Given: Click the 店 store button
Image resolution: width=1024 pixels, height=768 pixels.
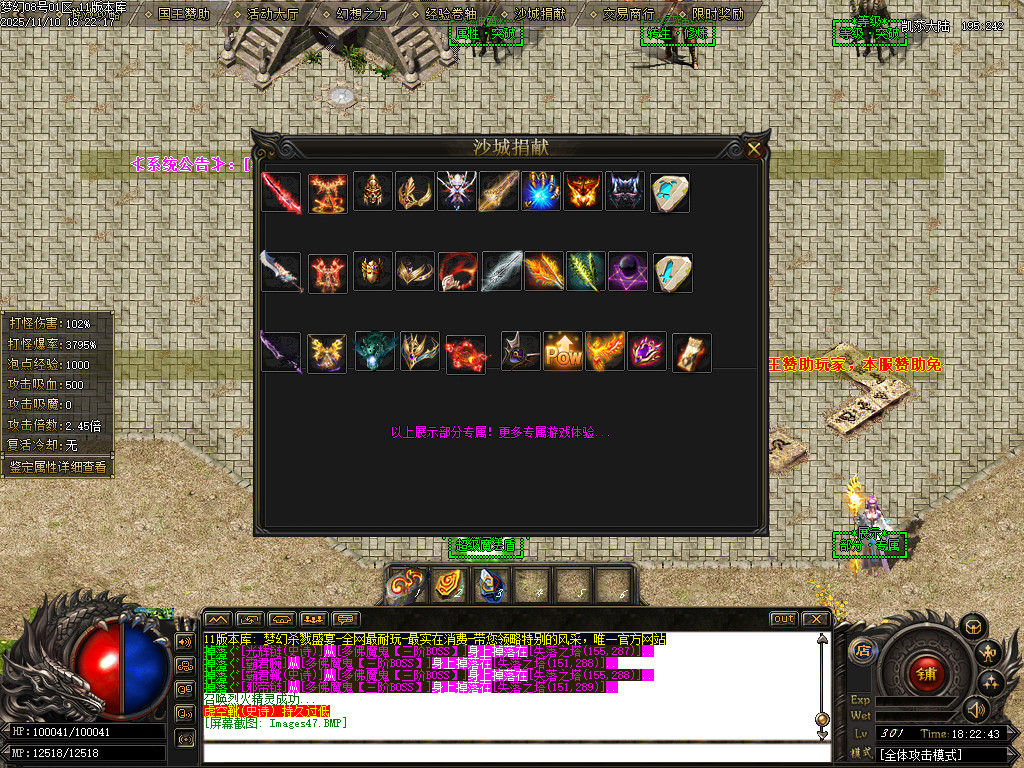Looking at the screenshot, I should coord(862,651).
